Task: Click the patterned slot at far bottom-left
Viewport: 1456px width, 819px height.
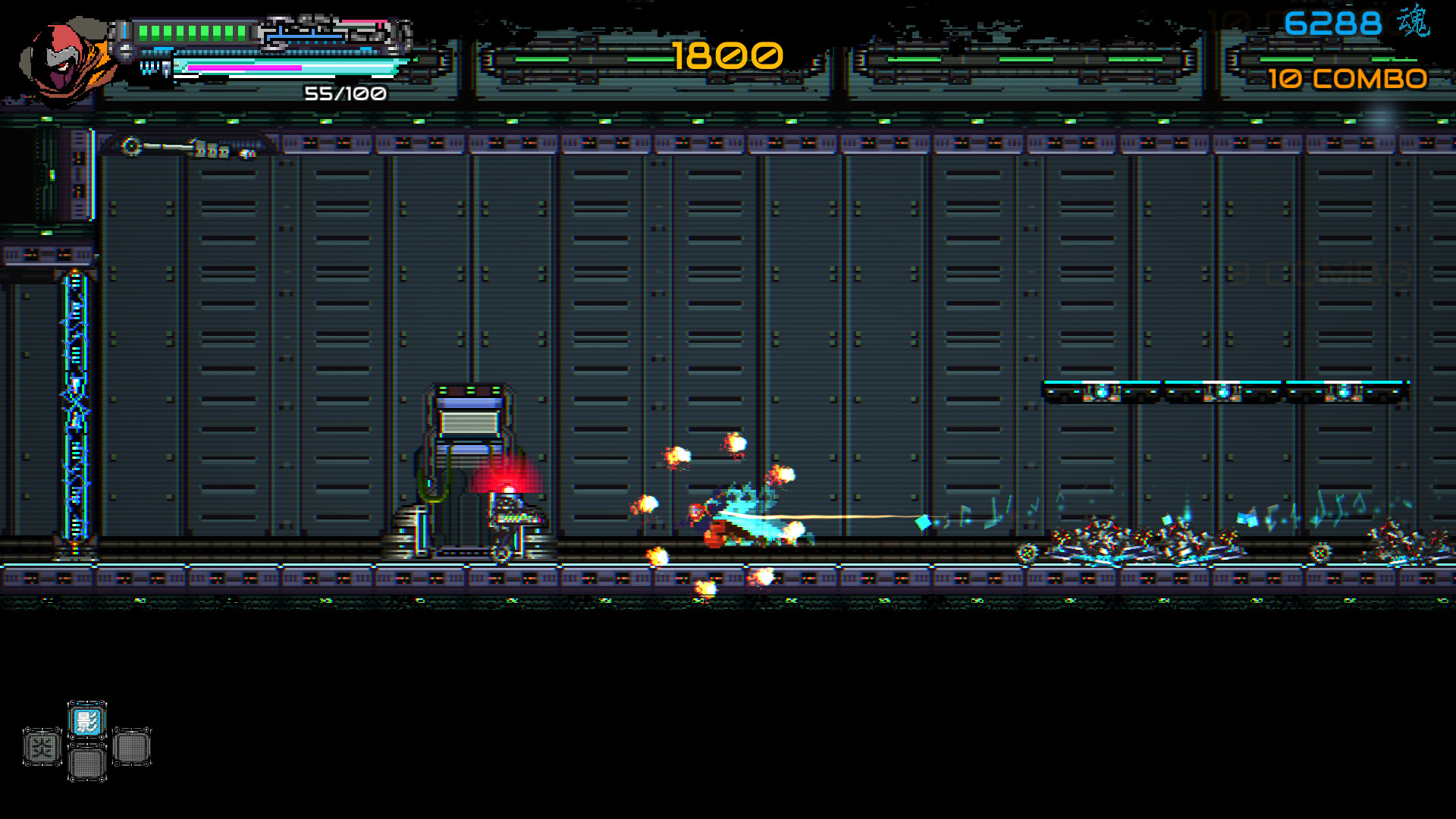Action: coord(43,747)
